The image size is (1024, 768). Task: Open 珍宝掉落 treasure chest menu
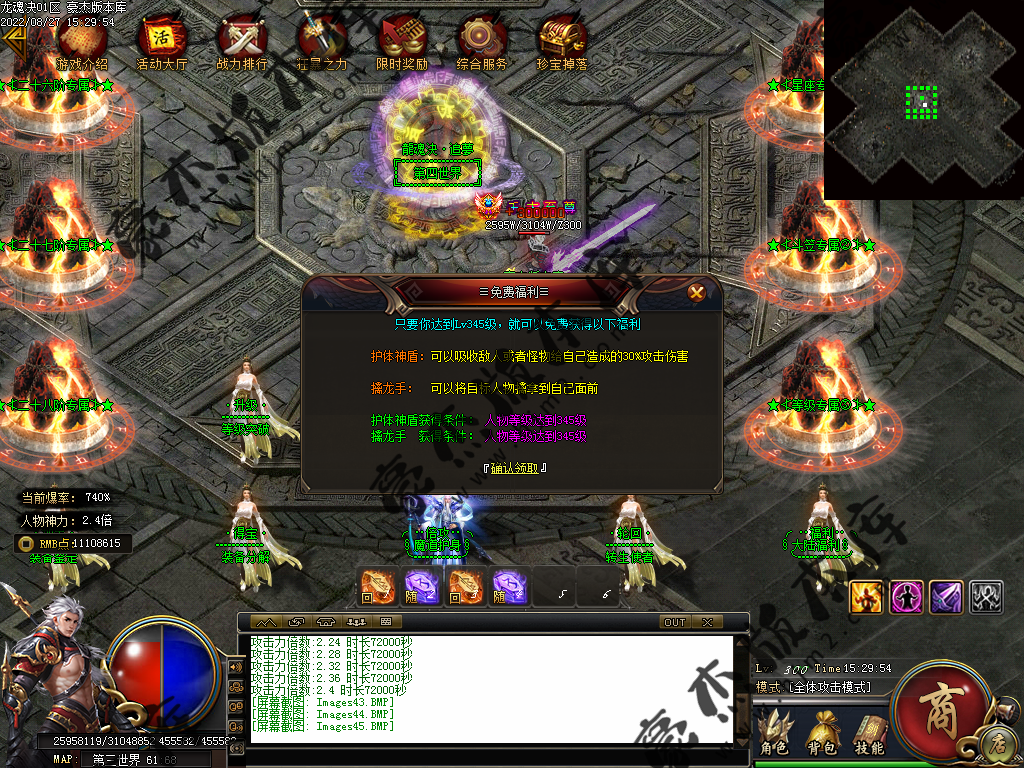(x=561, y=45)
